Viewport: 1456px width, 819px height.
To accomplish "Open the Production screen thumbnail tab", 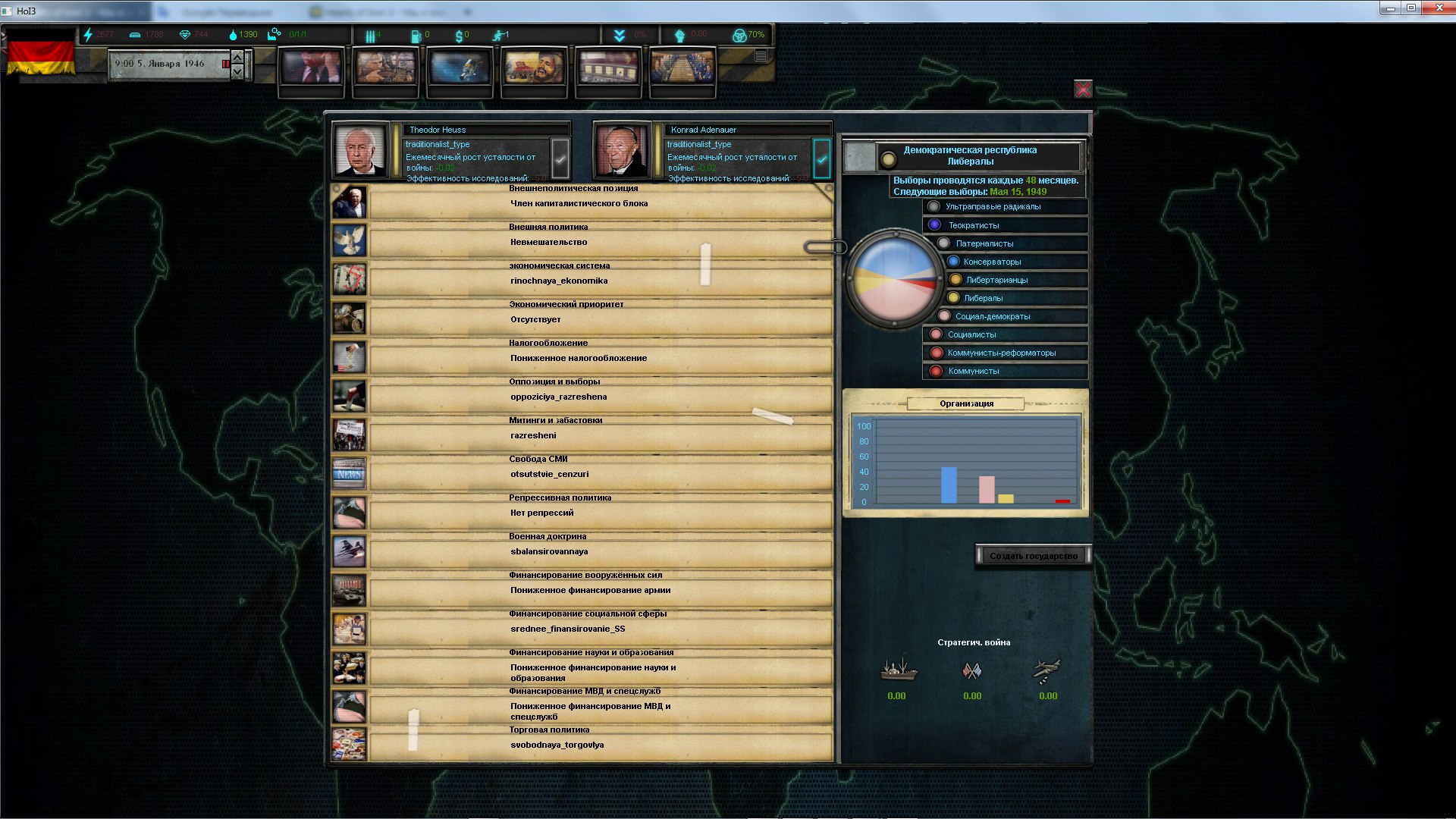I will tap(385, 72).
